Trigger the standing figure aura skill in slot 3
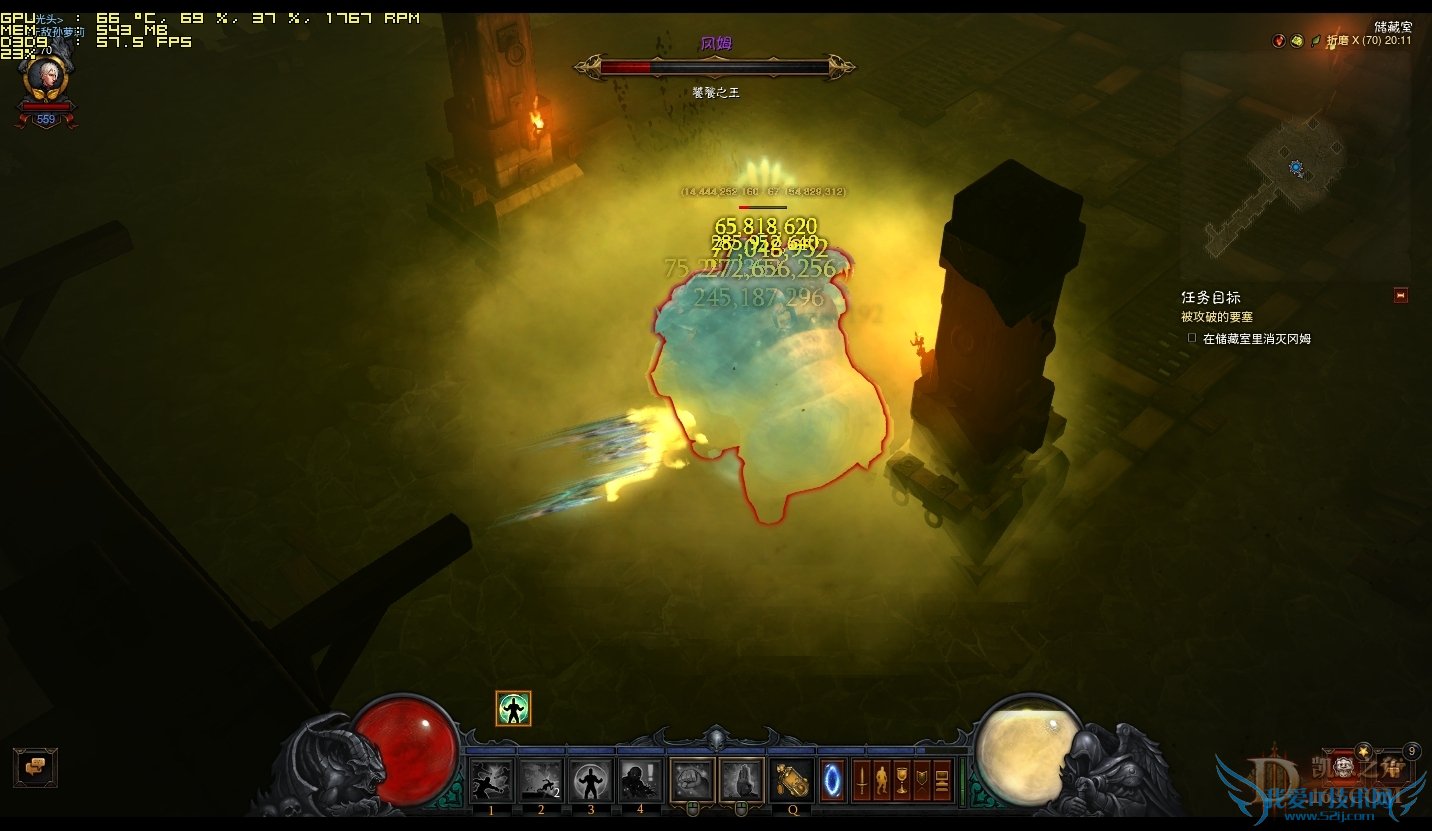This screenshot has height=831, width=1432. pos(591,781)
